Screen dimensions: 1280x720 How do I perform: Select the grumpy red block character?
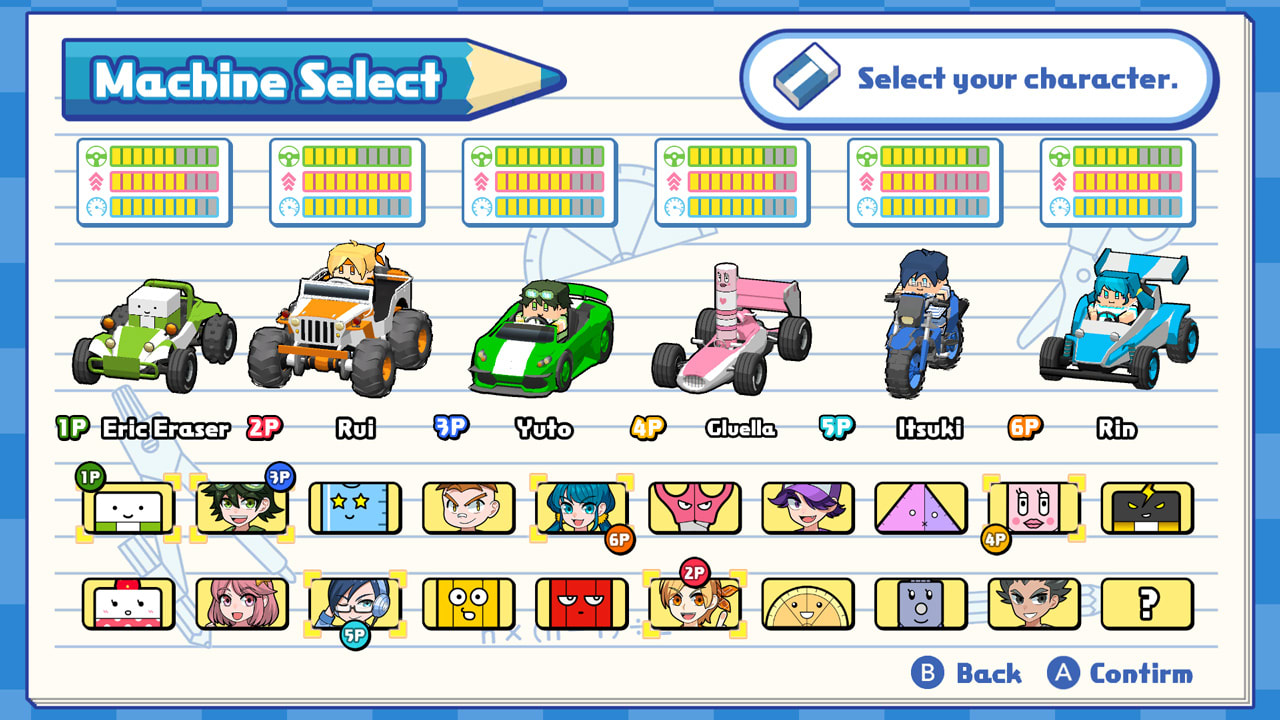[581, 603]
